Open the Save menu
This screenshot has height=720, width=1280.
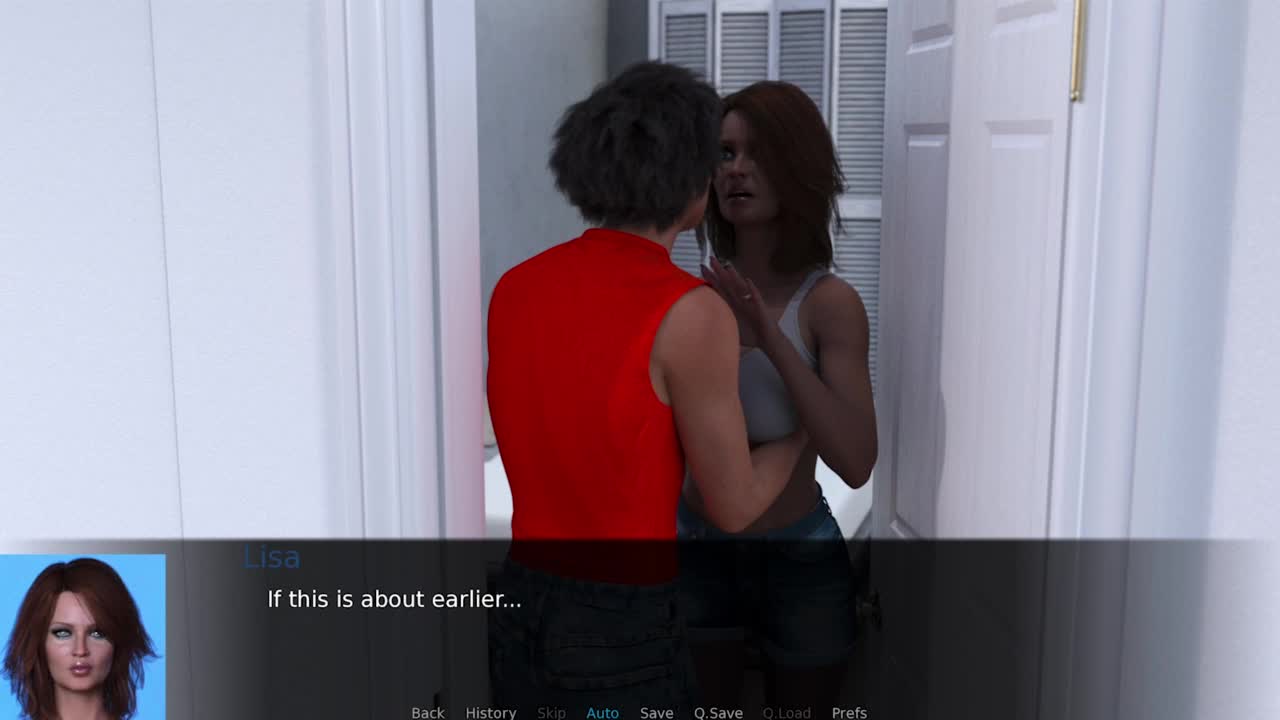[x=656, y=712]
